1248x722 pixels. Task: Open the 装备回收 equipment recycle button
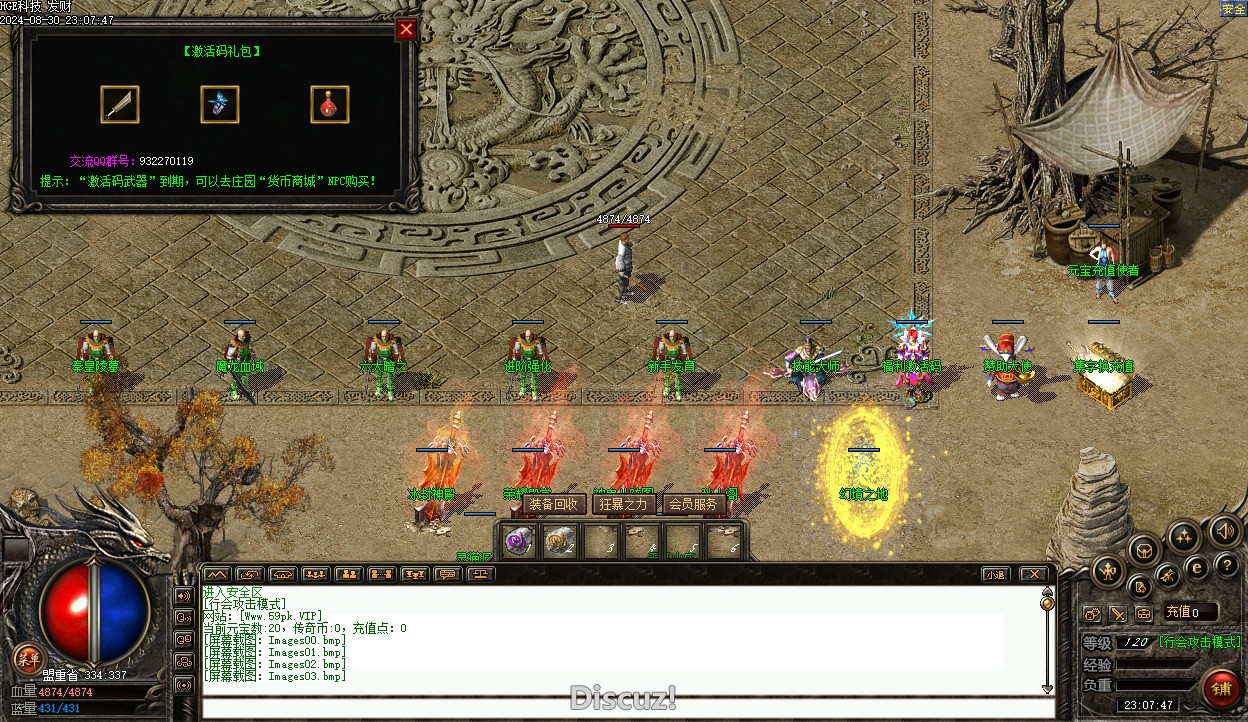[553, 504]
